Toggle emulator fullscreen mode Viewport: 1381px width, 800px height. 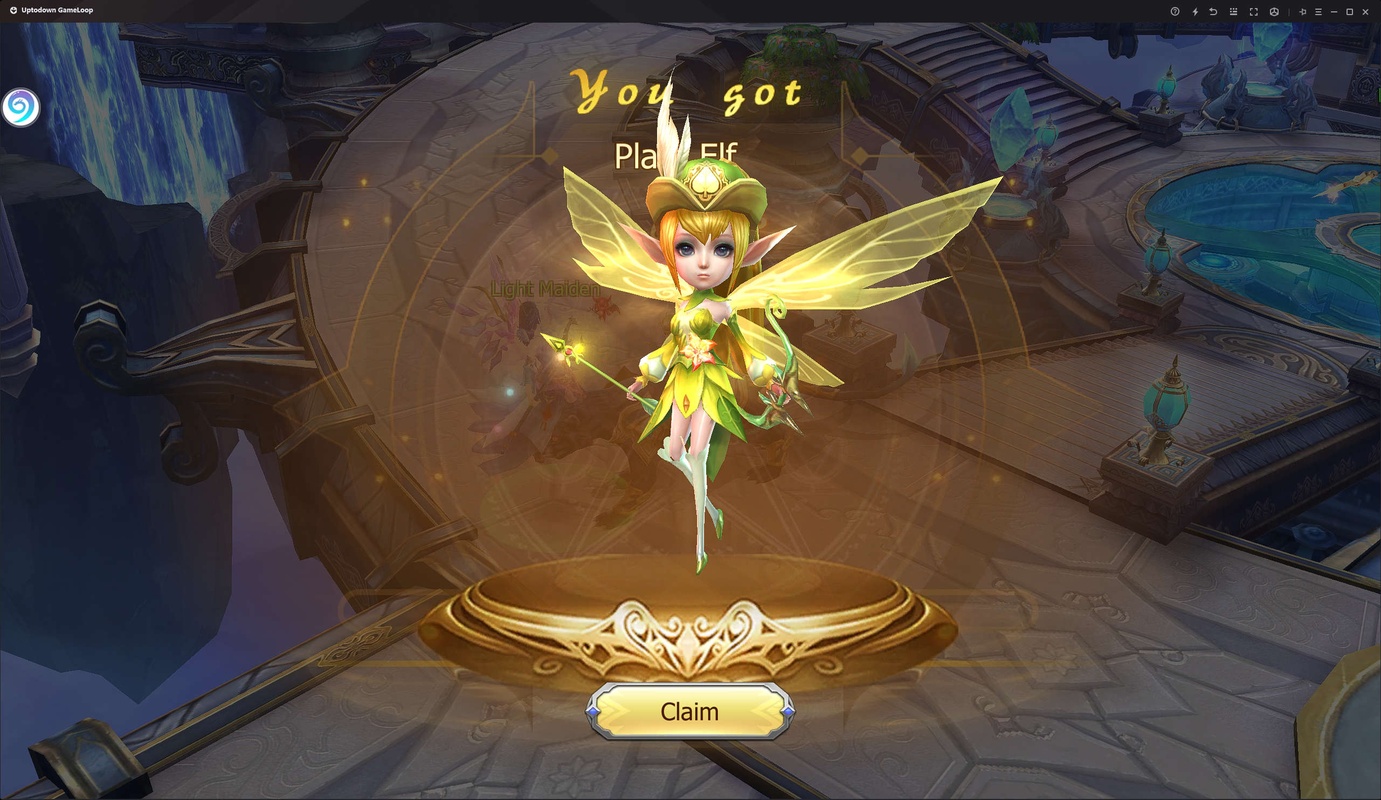(x=1254, y=11)
